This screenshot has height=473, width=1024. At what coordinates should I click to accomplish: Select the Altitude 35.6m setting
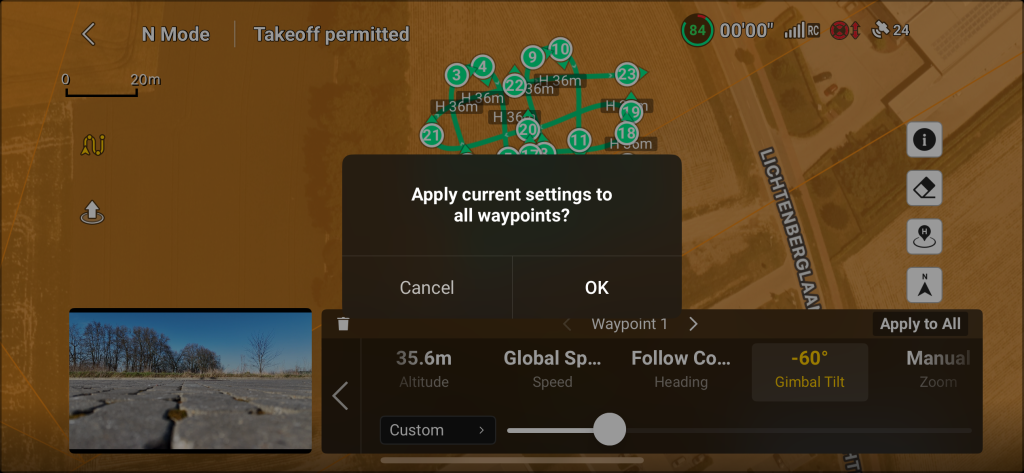click(x=423, y=368)
